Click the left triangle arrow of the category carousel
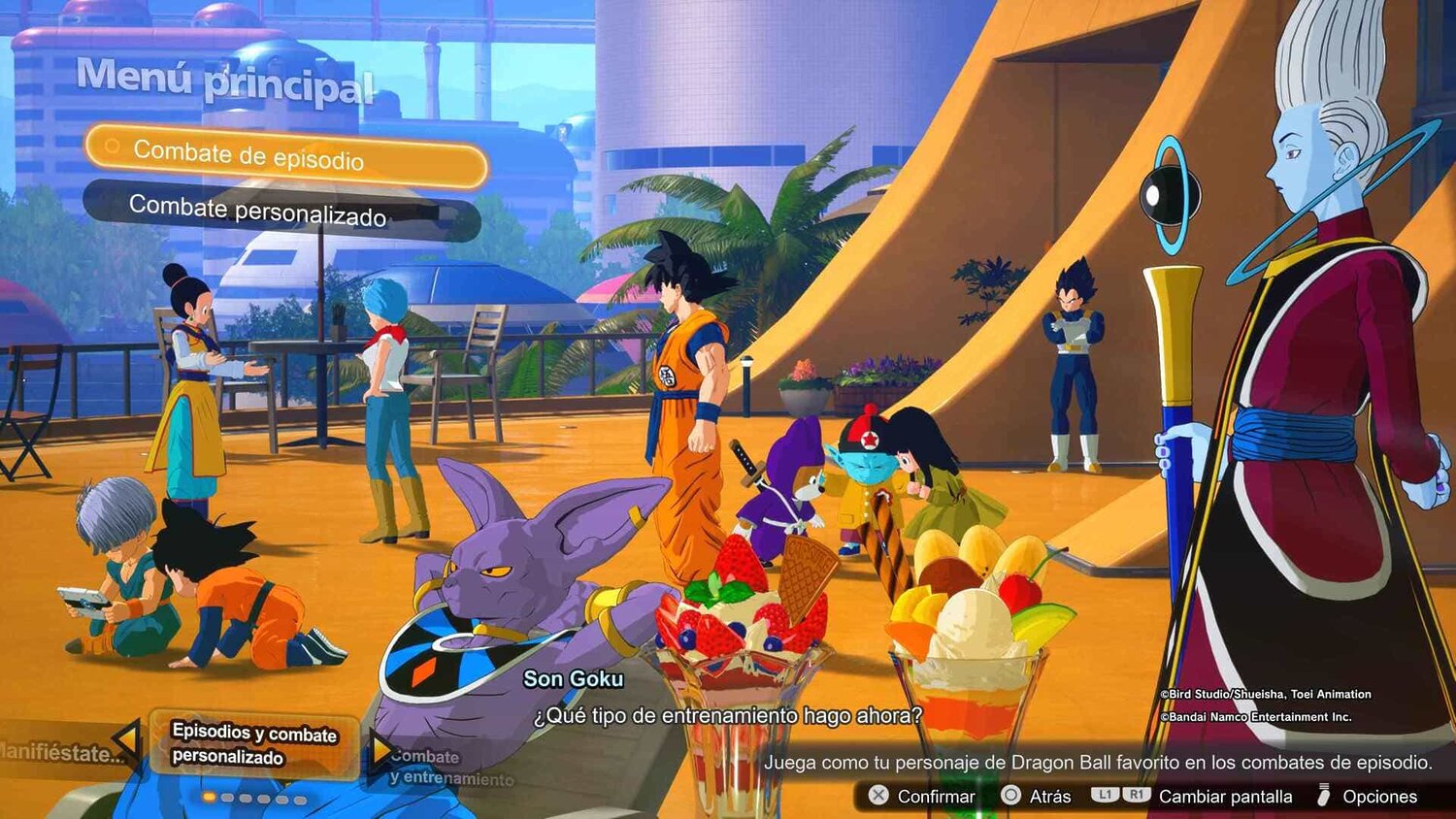The width and height of the screenshot is (1456, 819). click(x=126, y=739)
